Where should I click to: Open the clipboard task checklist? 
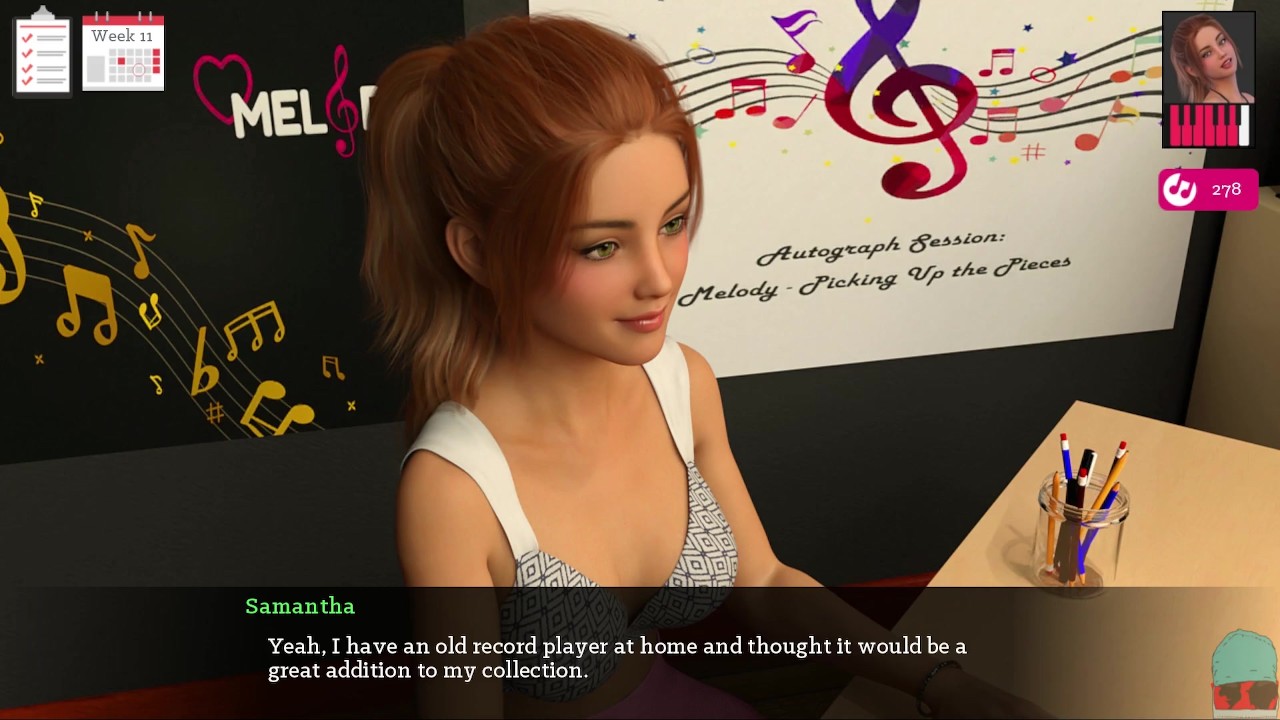click(x=42, y=52)
